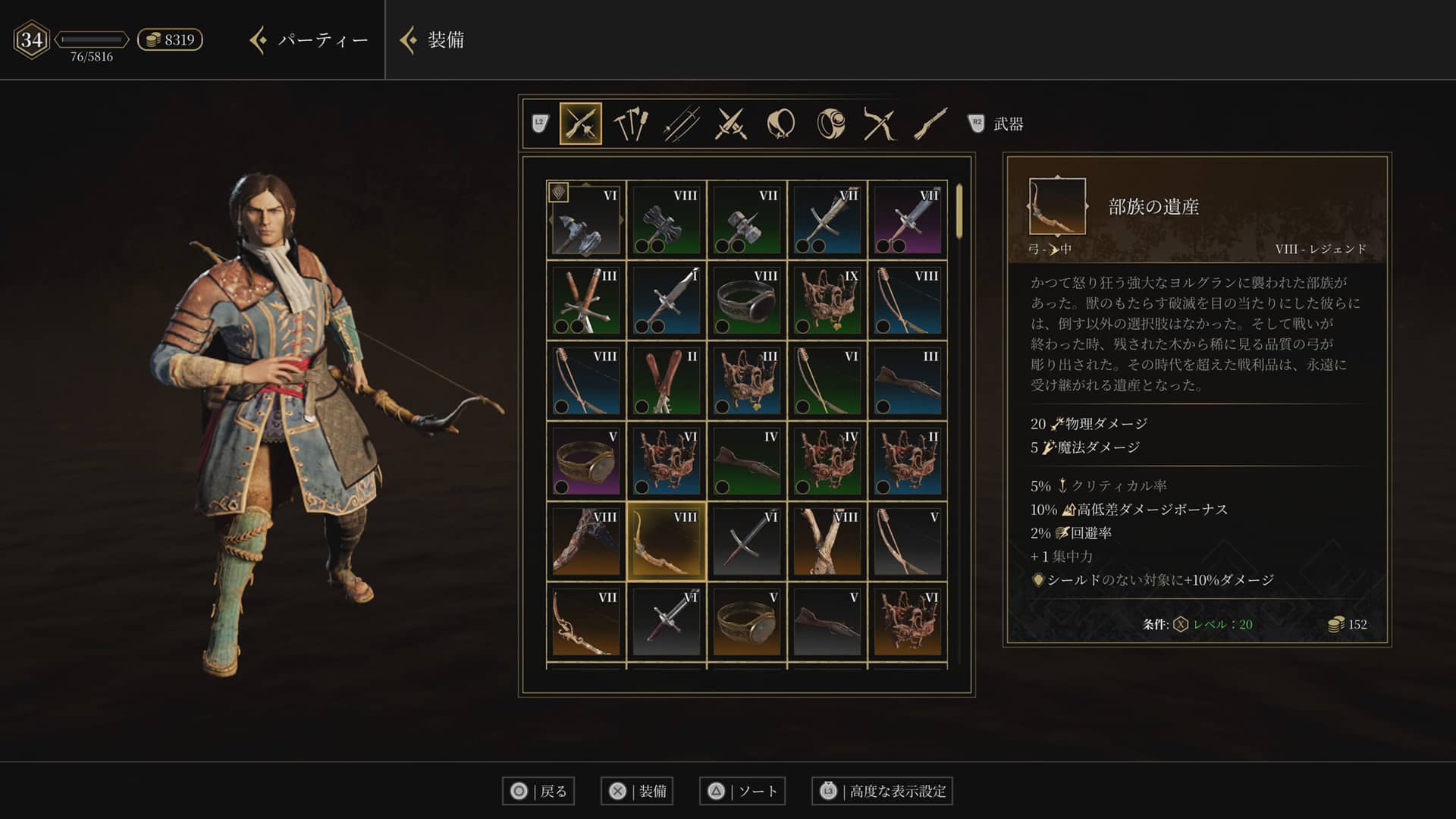Select the equipped tier VI axe slot
Viewport: 1456px width, 819px height.
point(586,220)
